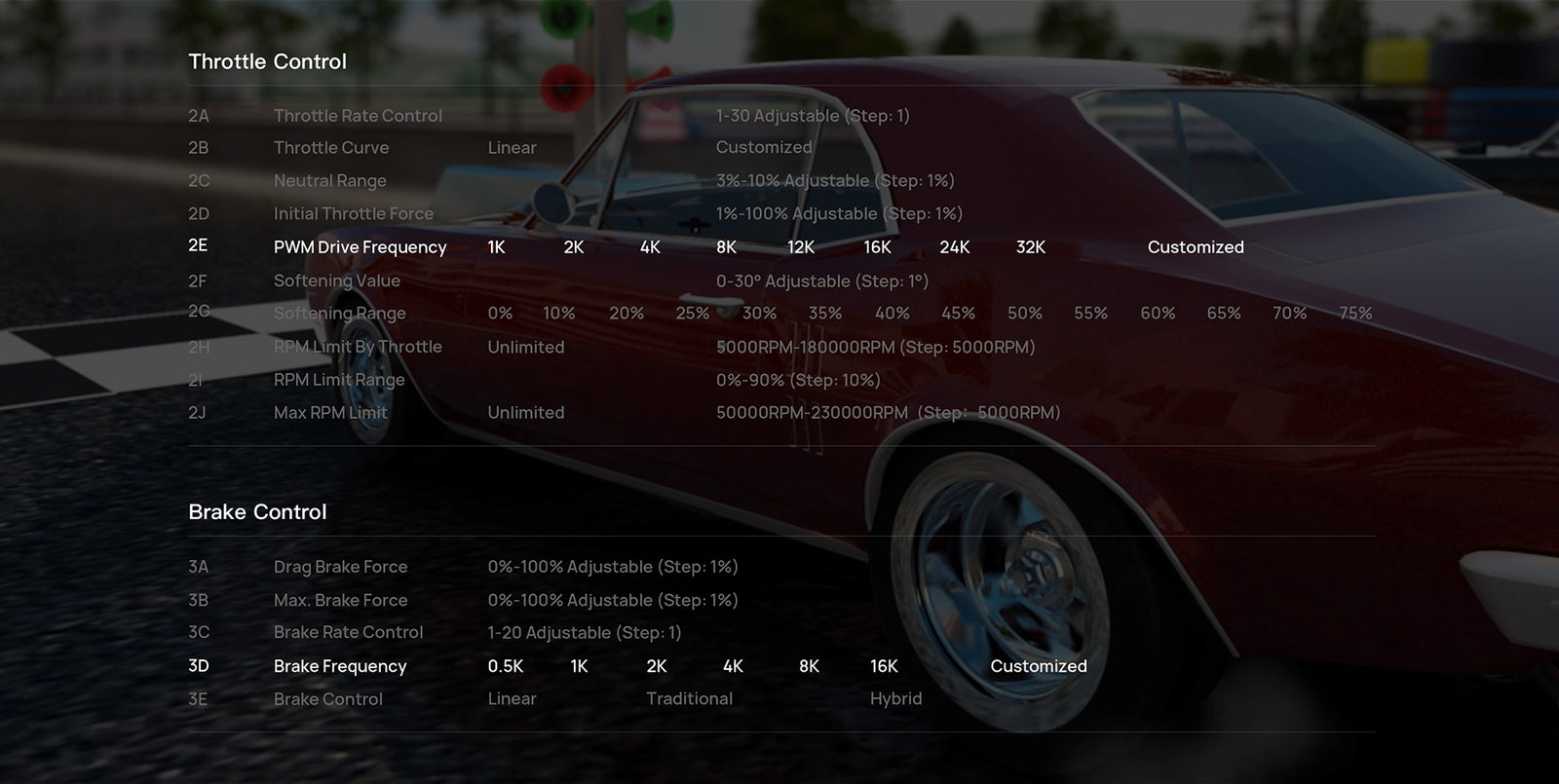Set Throttle Curve to Linear
Viewport: 1559px width, 784px height.
[x=512, y=148]
